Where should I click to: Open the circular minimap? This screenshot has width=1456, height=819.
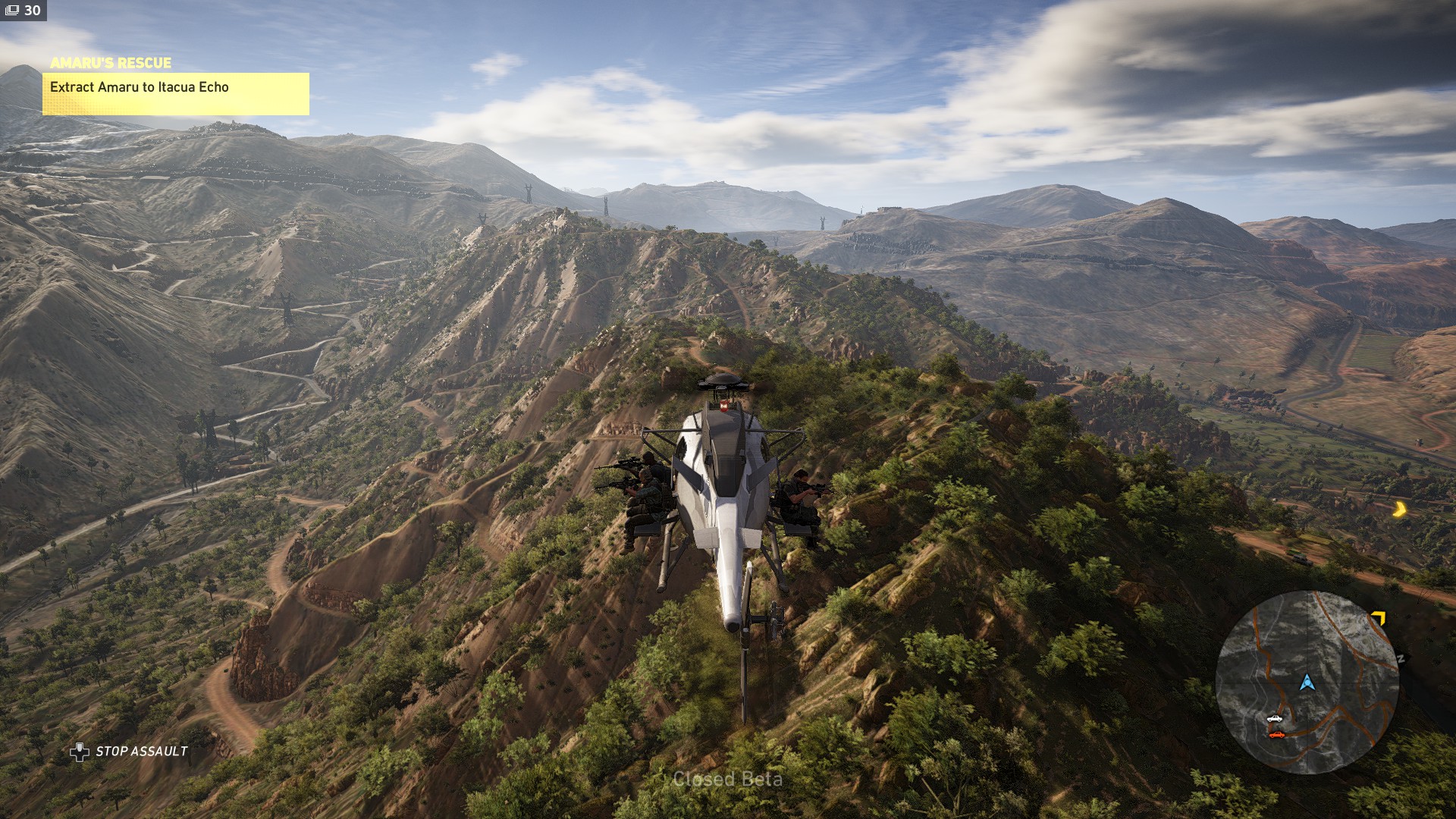1307,682
